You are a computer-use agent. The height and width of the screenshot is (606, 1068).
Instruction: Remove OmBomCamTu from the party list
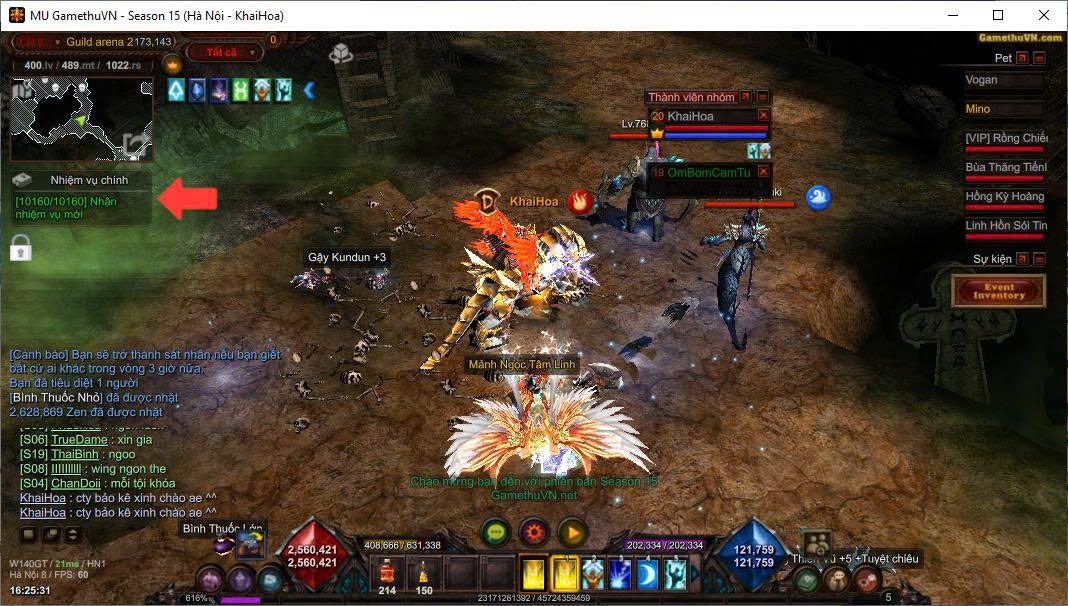click(x=764, y=172)
